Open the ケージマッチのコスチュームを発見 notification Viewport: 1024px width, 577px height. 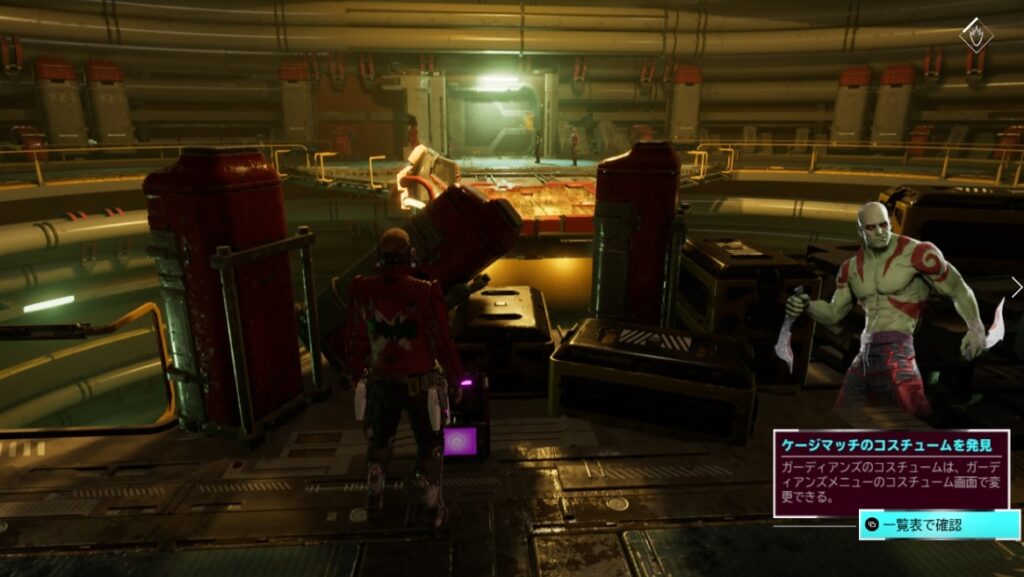(x=889, y=472)
